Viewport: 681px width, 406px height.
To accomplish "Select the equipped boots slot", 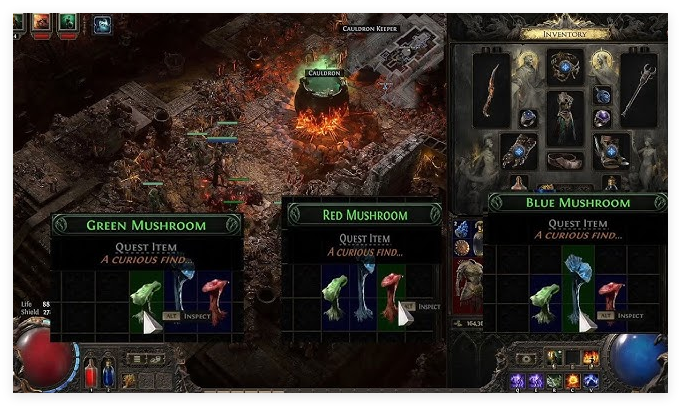I will click(612, 151).
